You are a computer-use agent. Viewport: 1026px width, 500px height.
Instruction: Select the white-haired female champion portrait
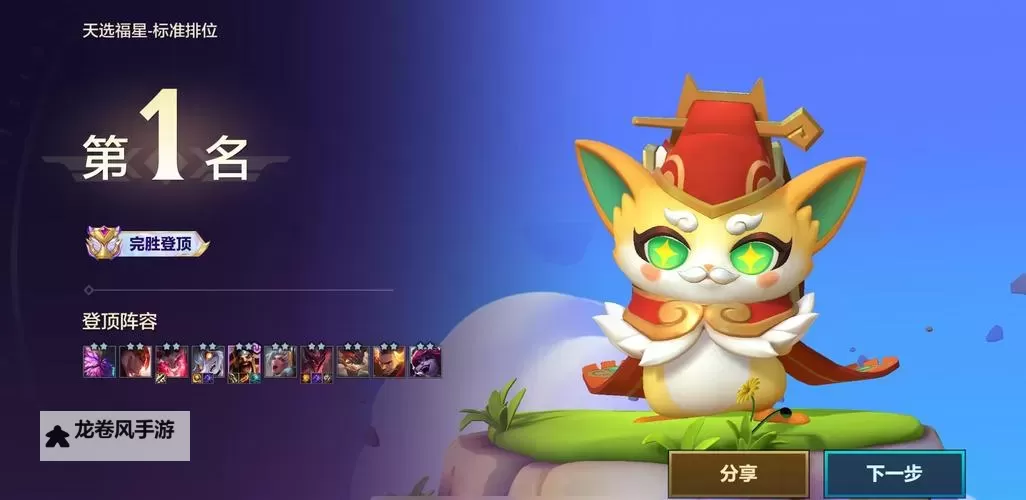(x=280, y=361)
